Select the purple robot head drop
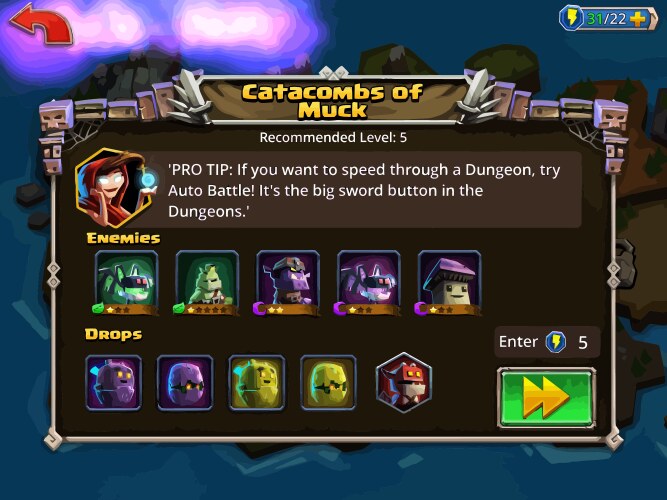 click(113, 382)
